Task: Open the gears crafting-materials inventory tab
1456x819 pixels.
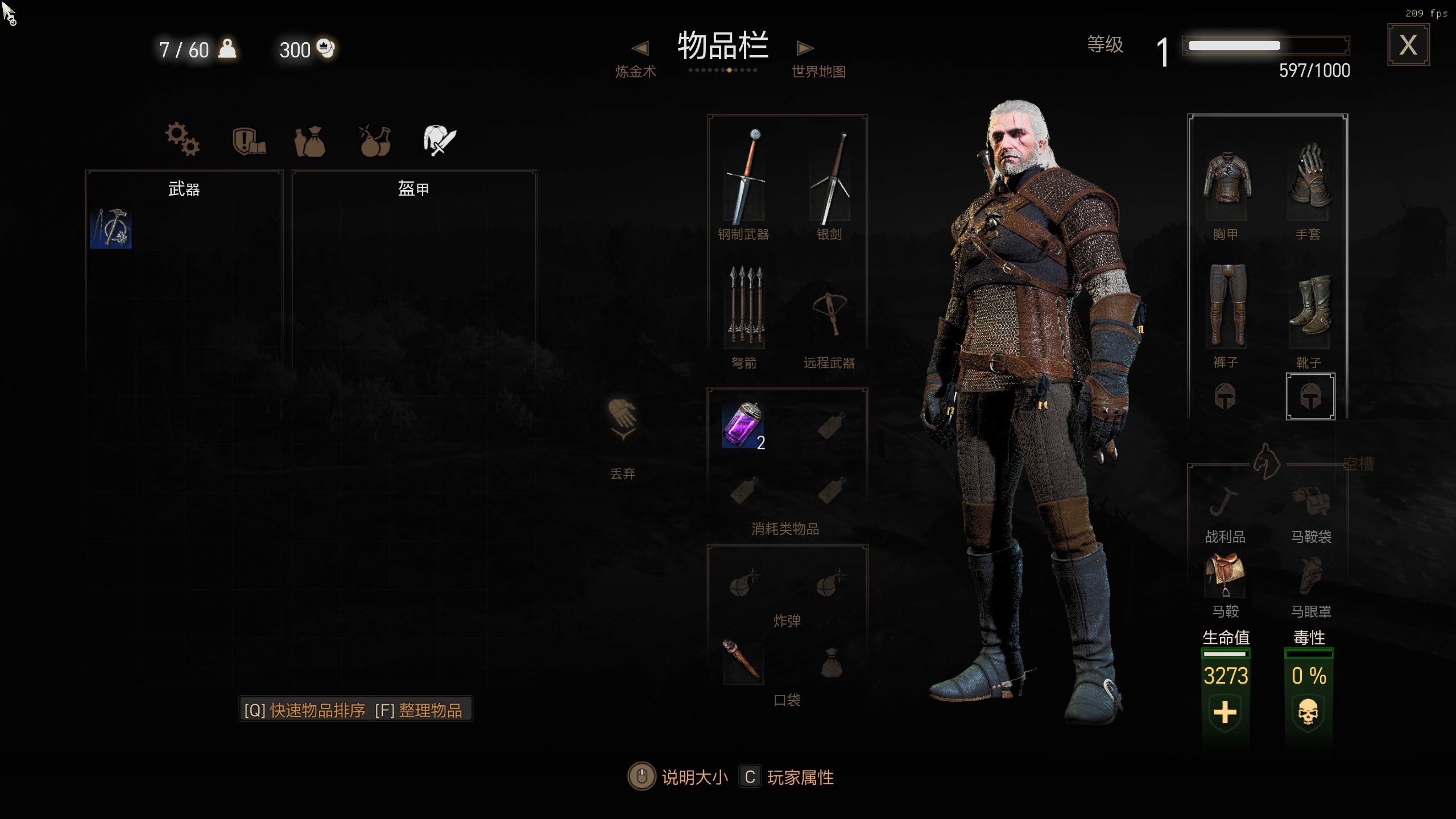Action: [182, 139]
